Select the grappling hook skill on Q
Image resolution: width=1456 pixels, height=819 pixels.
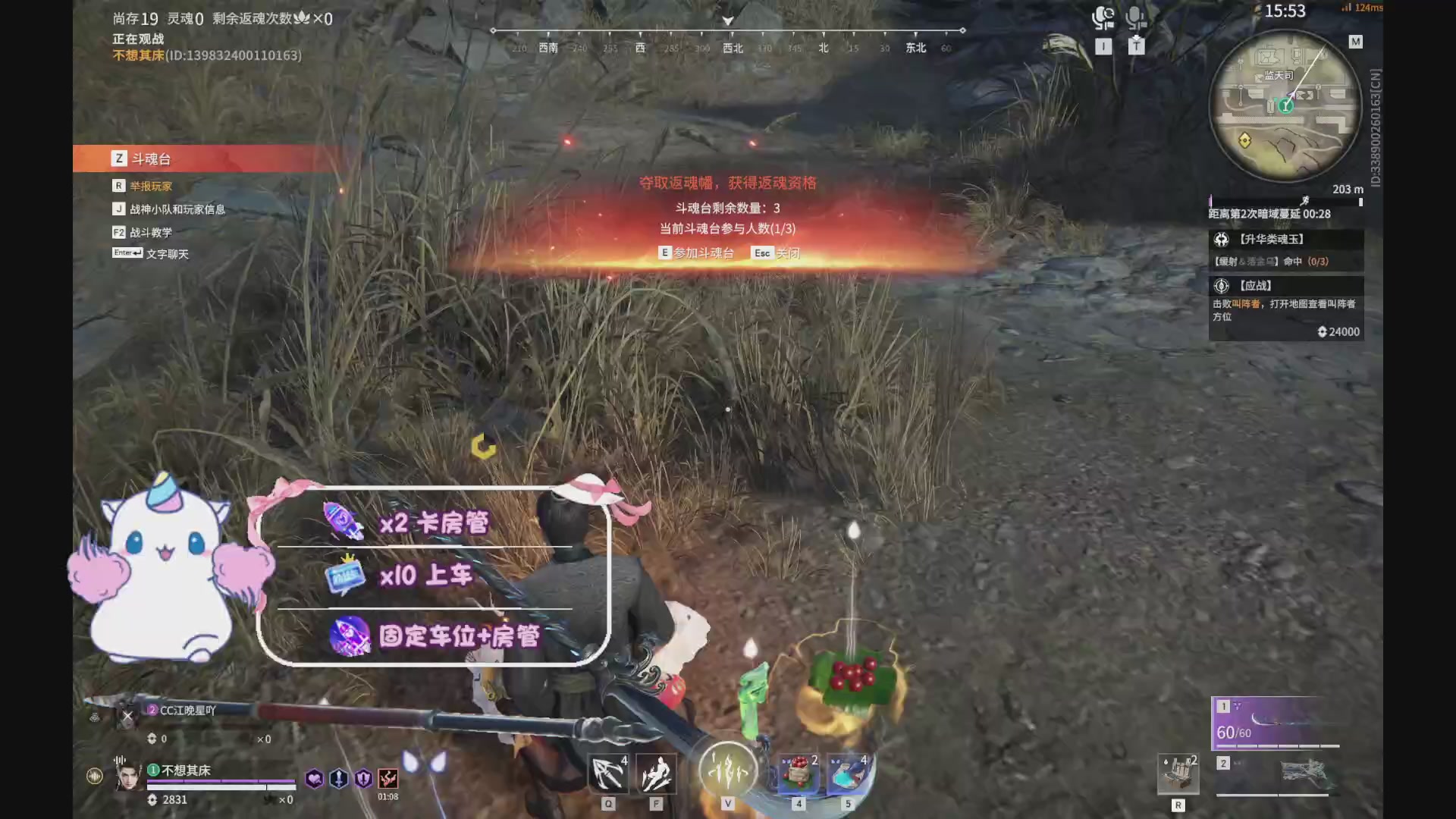pyautogui.click(x=607, y=774)
